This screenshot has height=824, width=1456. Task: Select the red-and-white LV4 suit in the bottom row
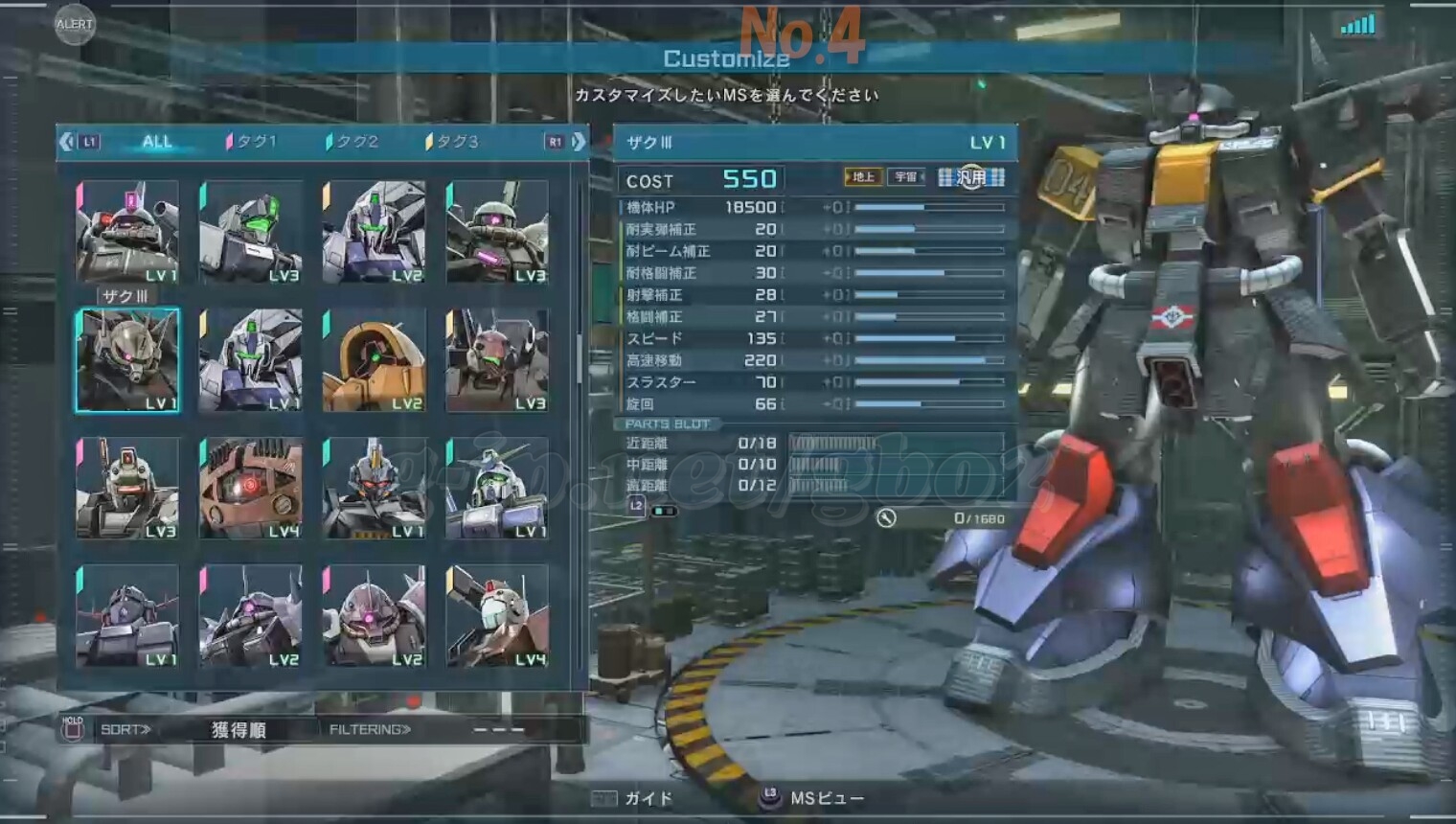tap(496, 616)
